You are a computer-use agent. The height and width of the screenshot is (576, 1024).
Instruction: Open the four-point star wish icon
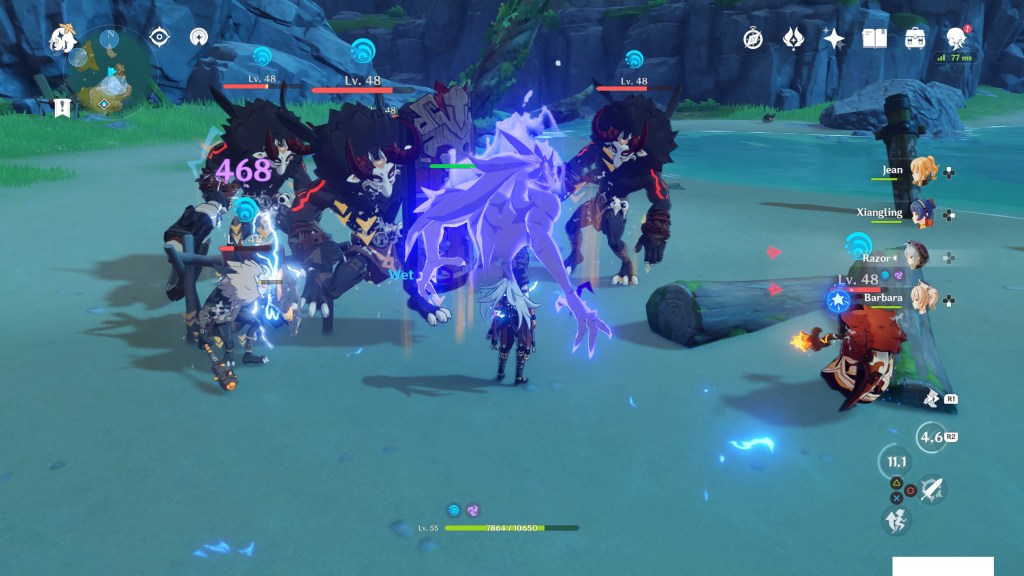834,39
